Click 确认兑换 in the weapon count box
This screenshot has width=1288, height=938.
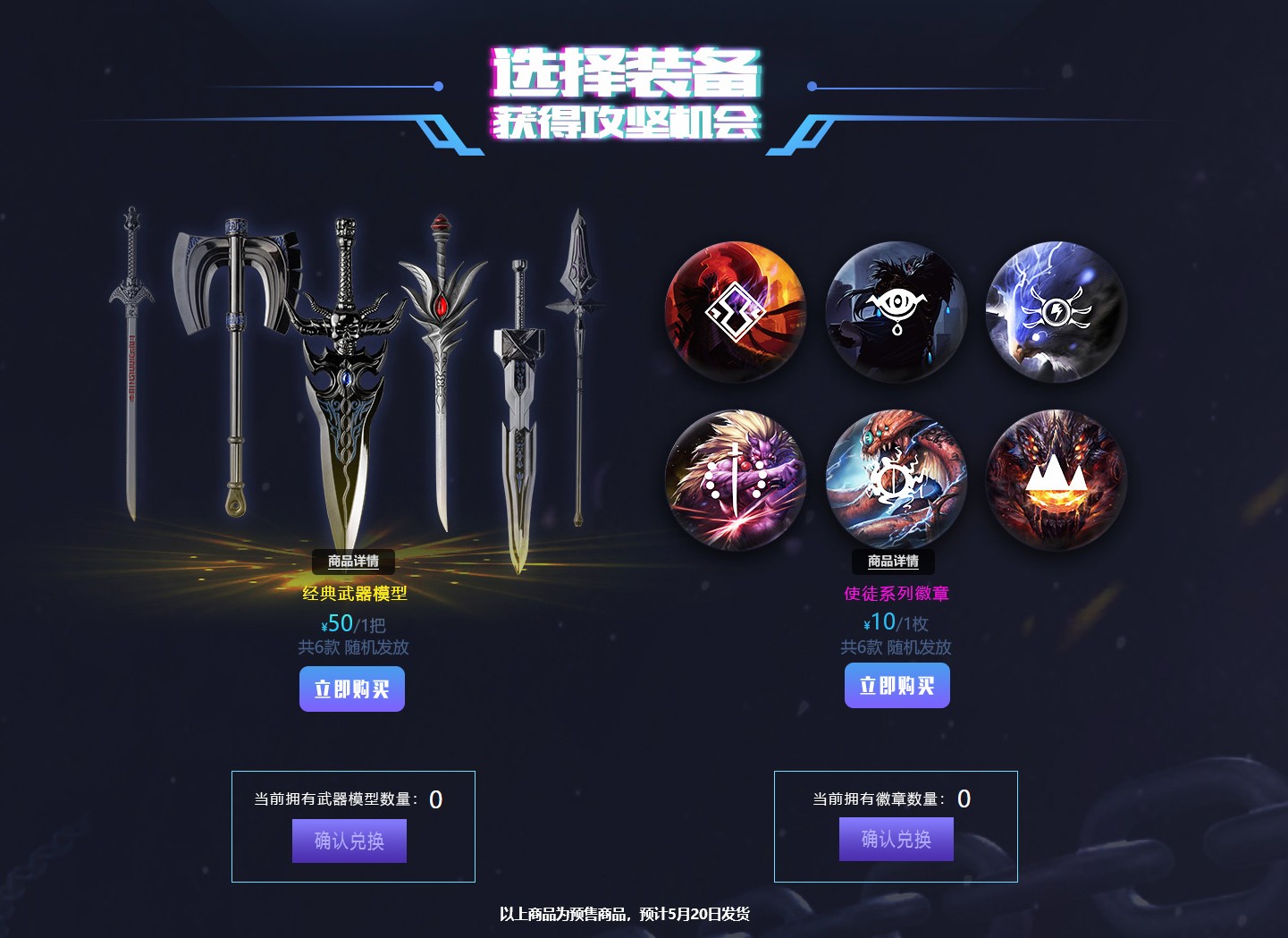pos(349,841)
